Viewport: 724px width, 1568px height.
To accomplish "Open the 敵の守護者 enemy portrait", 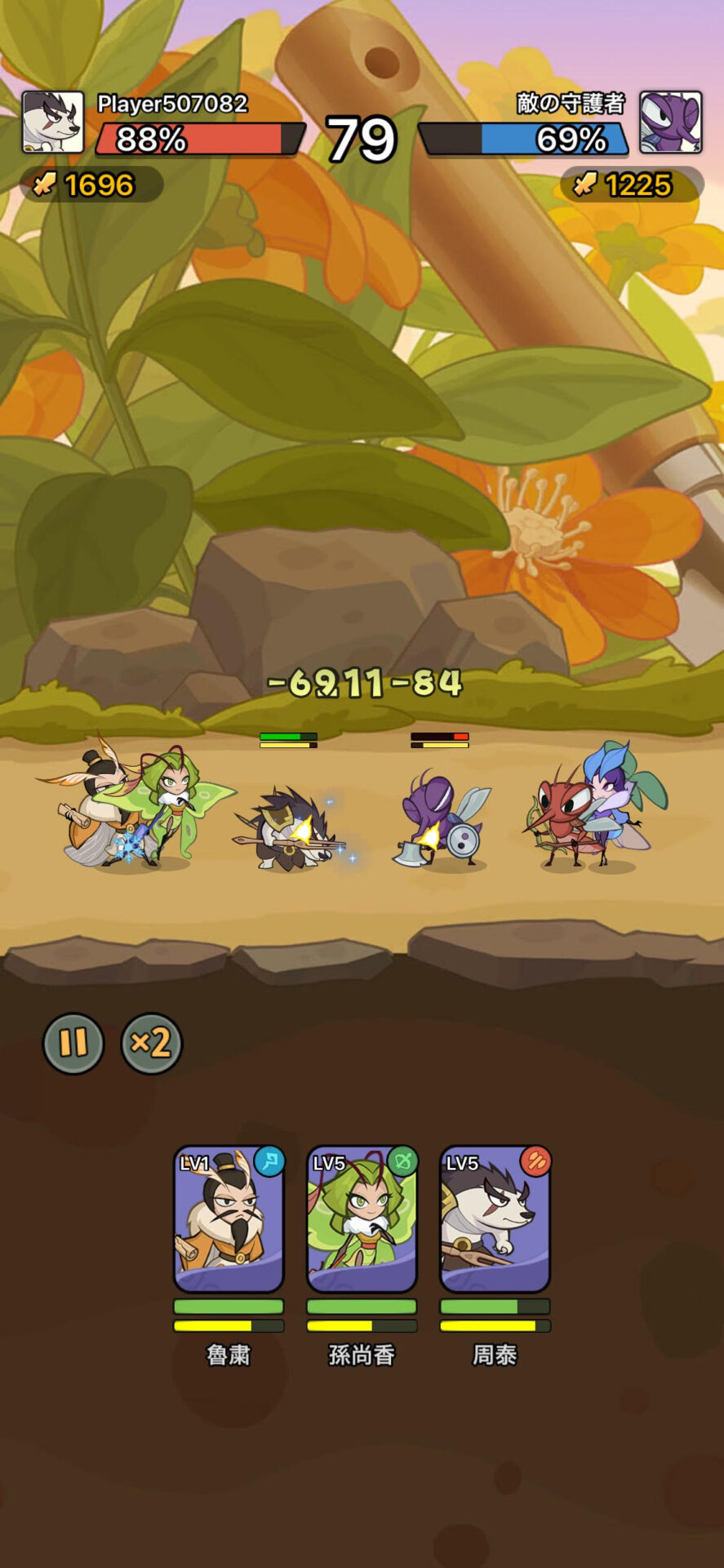I will tap(670, 122).
